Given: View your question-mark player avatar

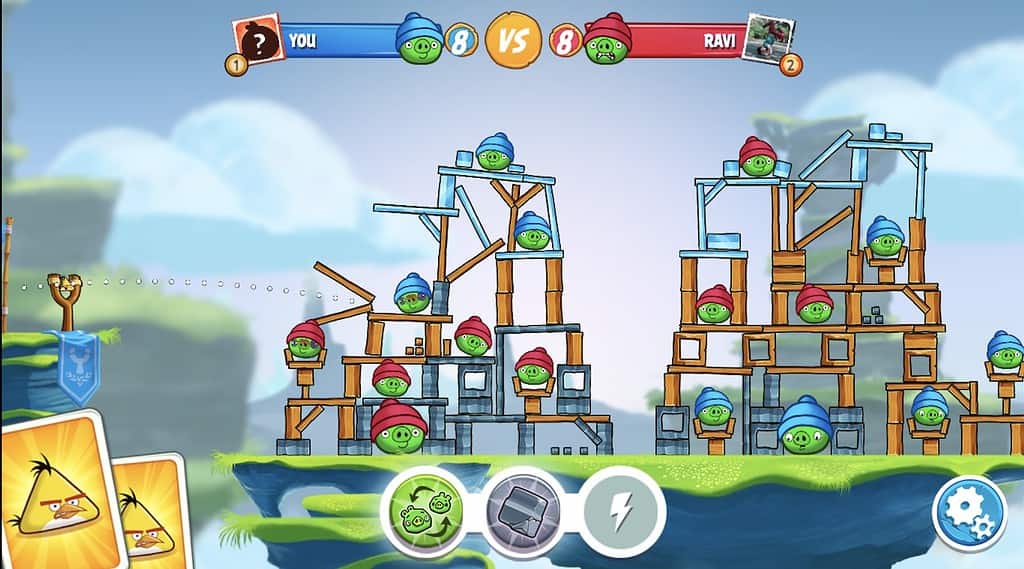Looking at the screenshot, I should tap(257, 41).
